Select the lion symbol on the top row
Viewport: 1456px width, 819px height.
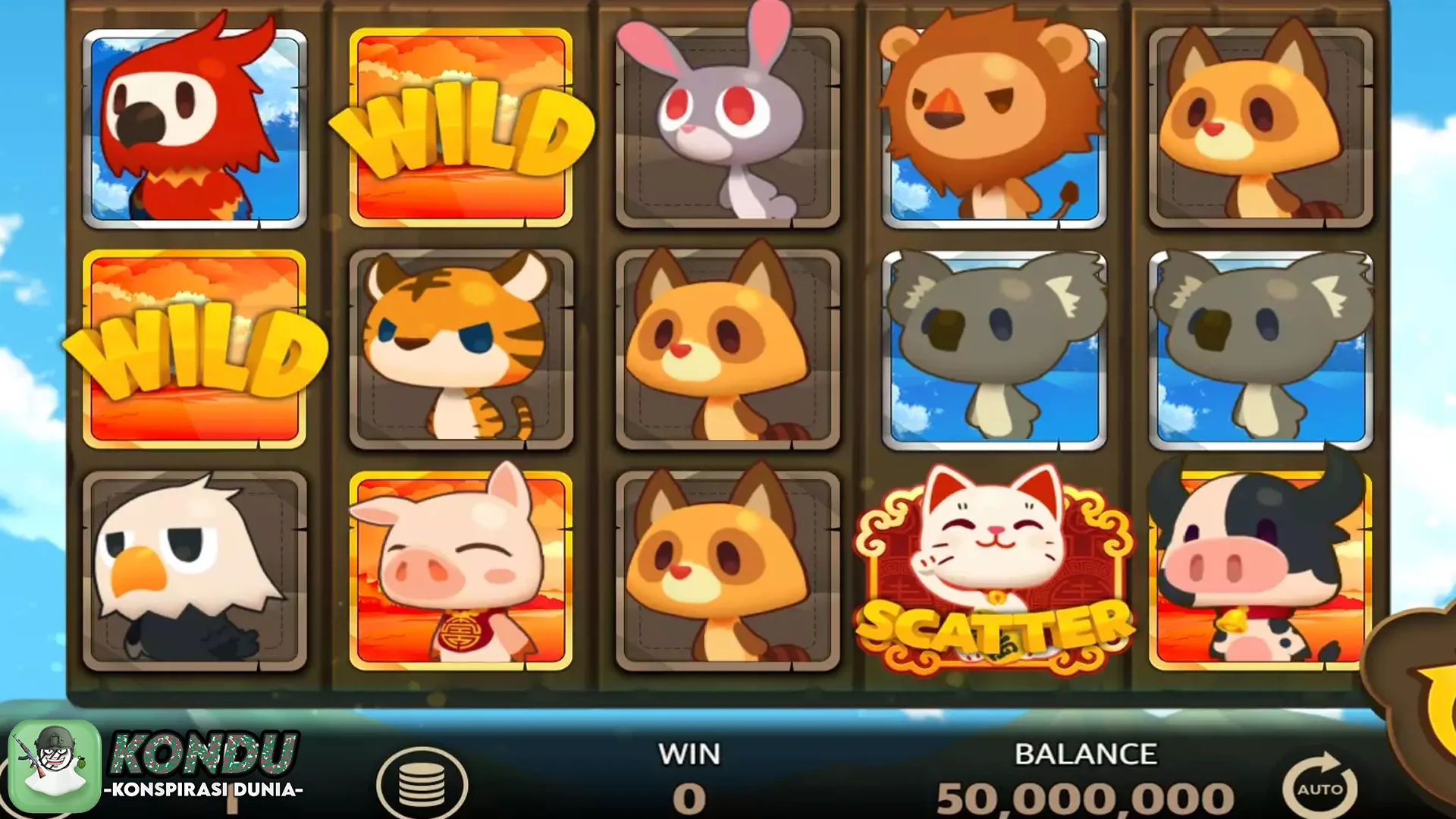[x=993, y=125]
